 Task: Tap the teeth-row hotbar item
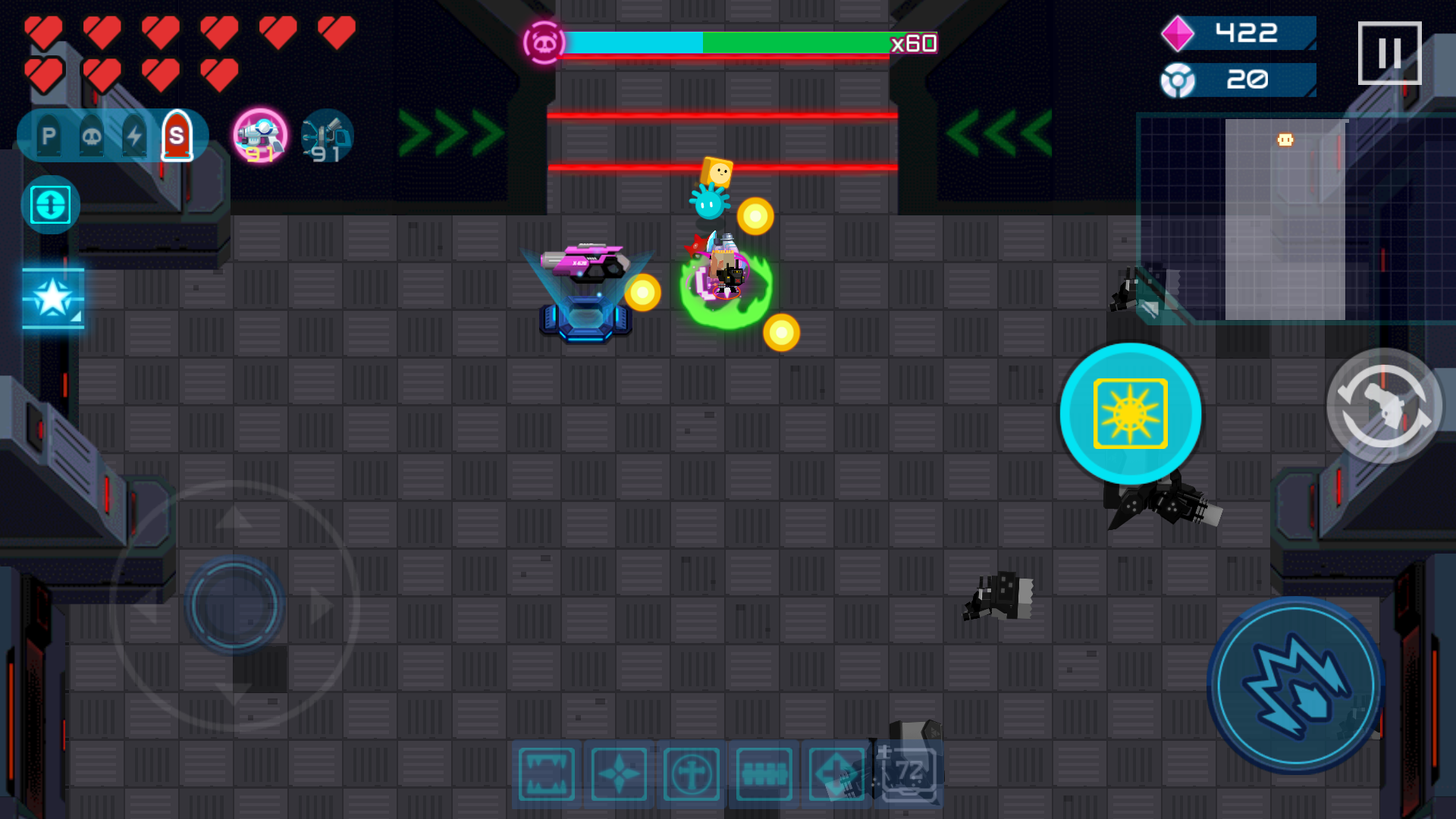(764, 773)
